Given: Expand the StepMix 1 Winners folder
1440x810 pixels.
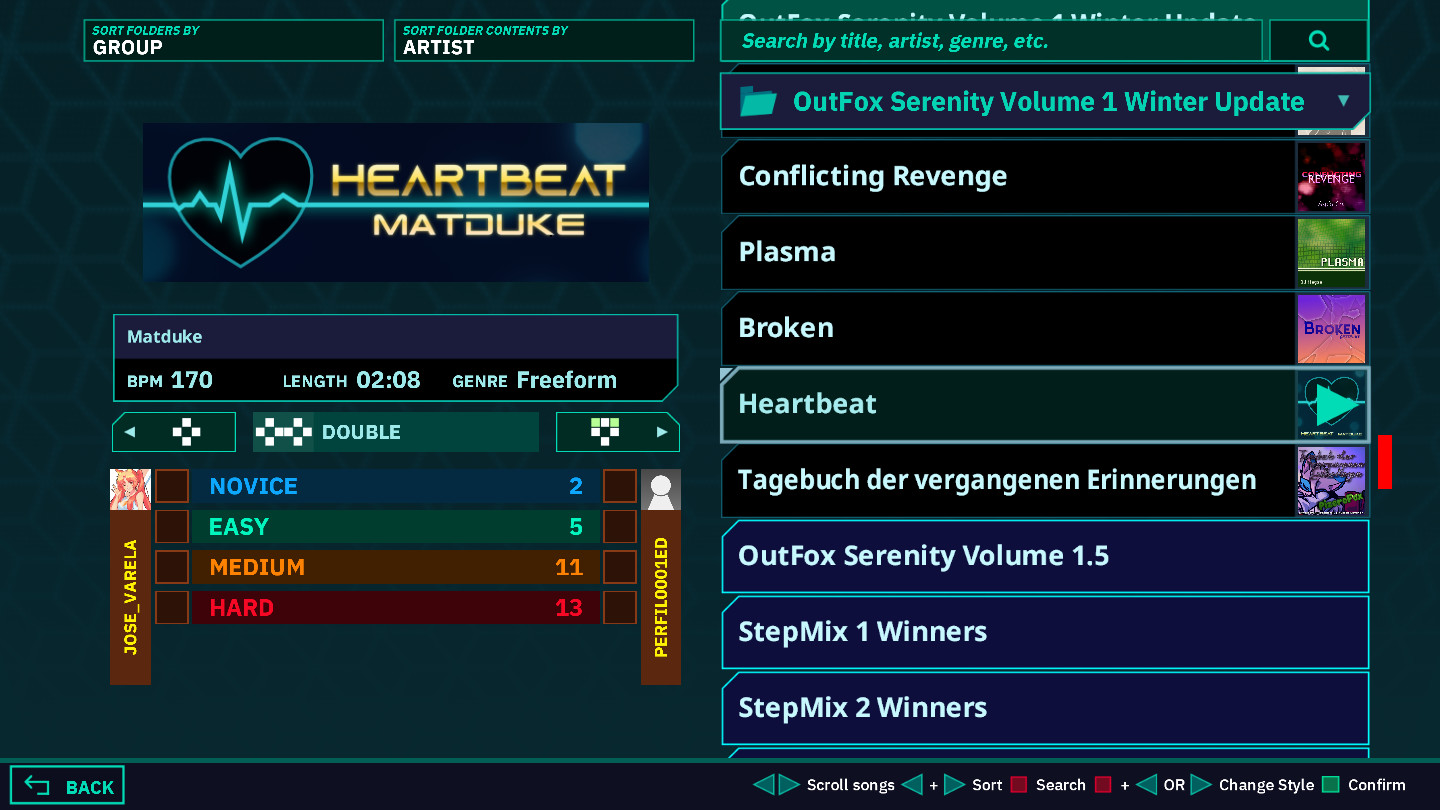Looking at the screenshot, I should (x=1044, y=632).
